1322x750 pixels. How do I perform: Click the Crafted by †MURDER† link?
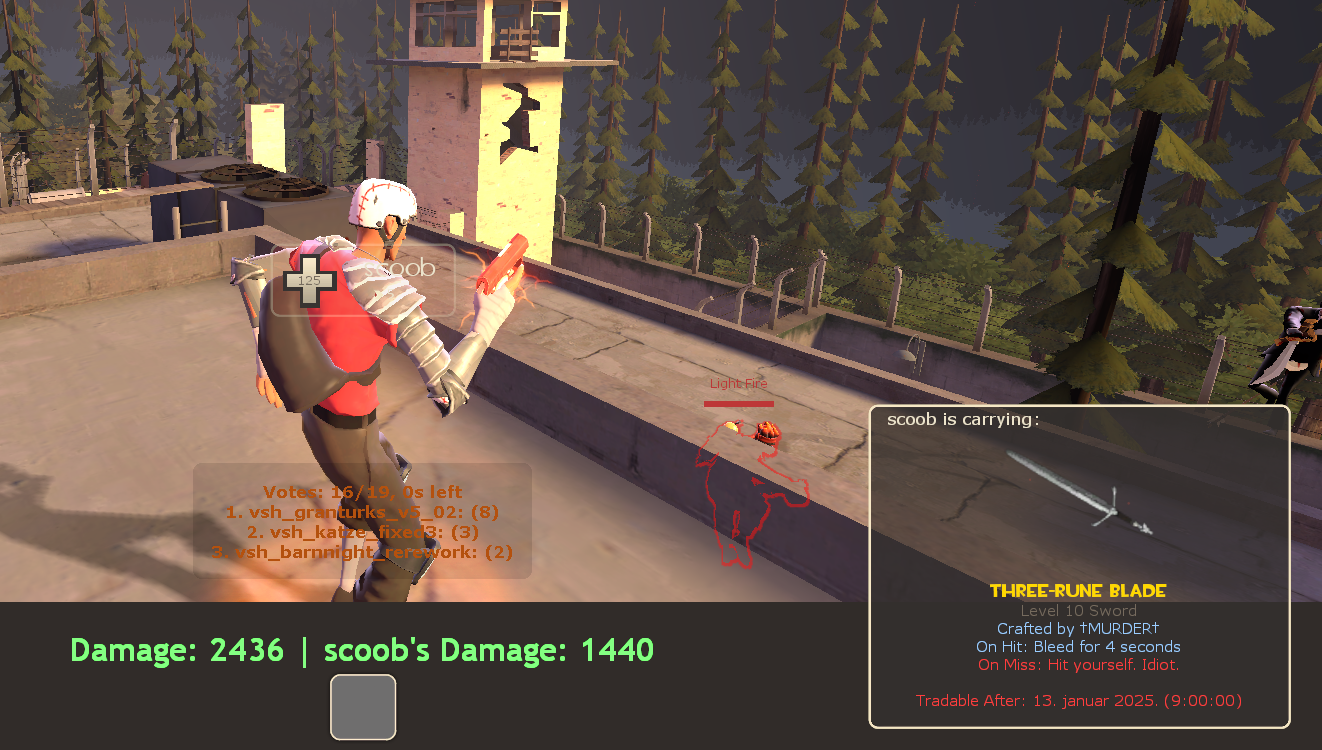click(1076, 629)
